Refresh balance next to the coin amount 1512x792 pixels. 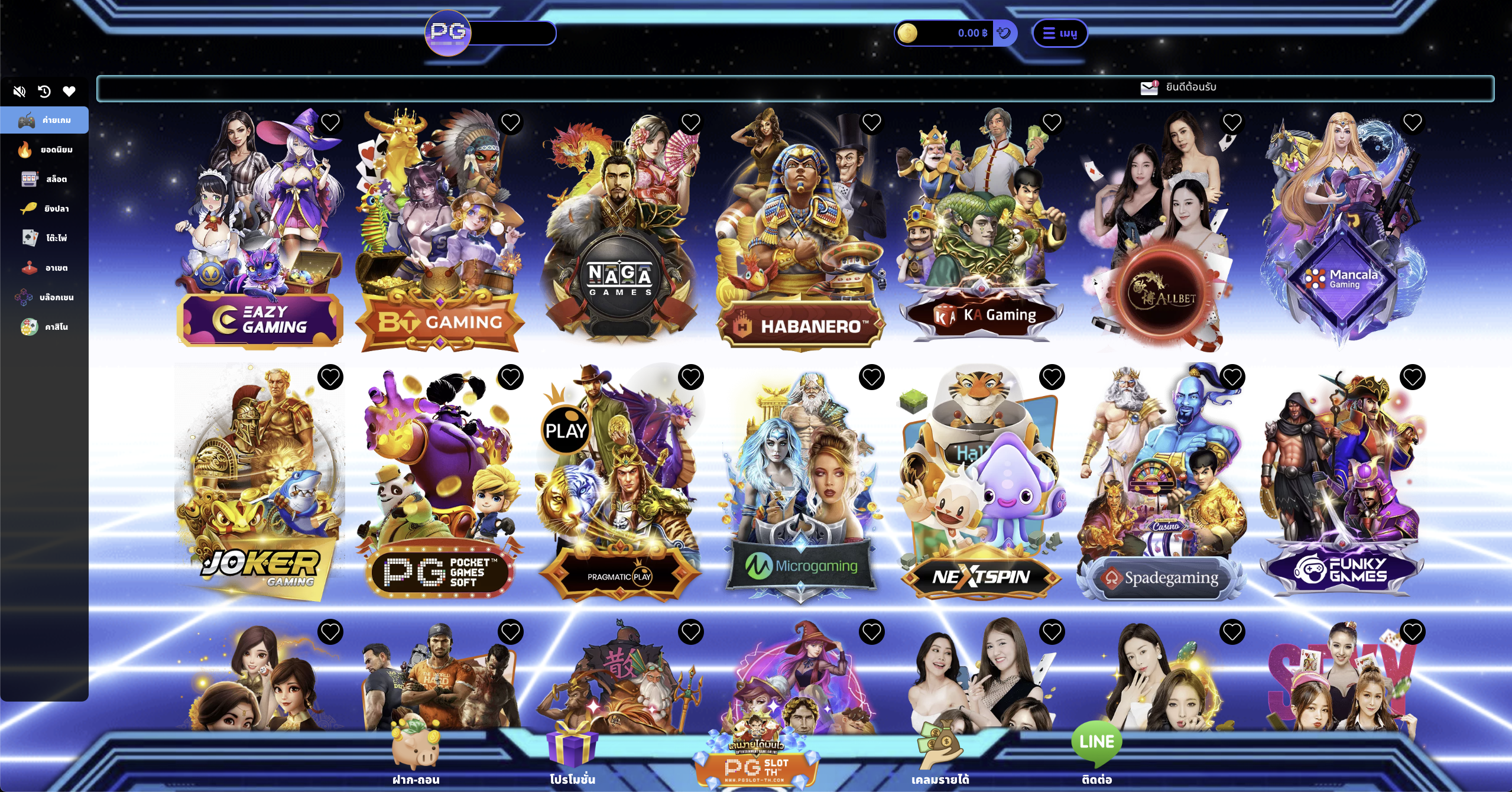point(1004,33)
